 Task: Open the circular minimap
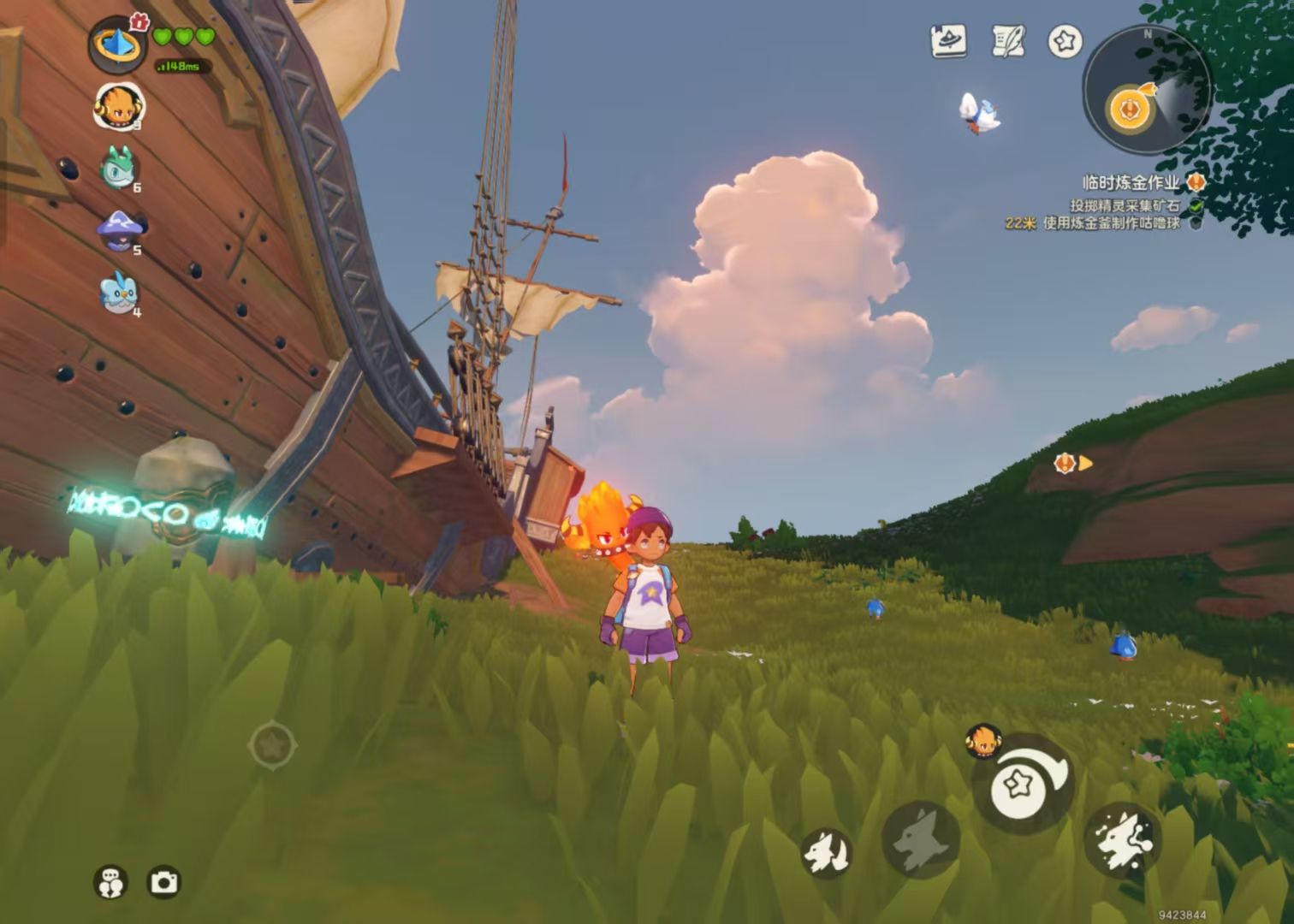(1146, 90)
